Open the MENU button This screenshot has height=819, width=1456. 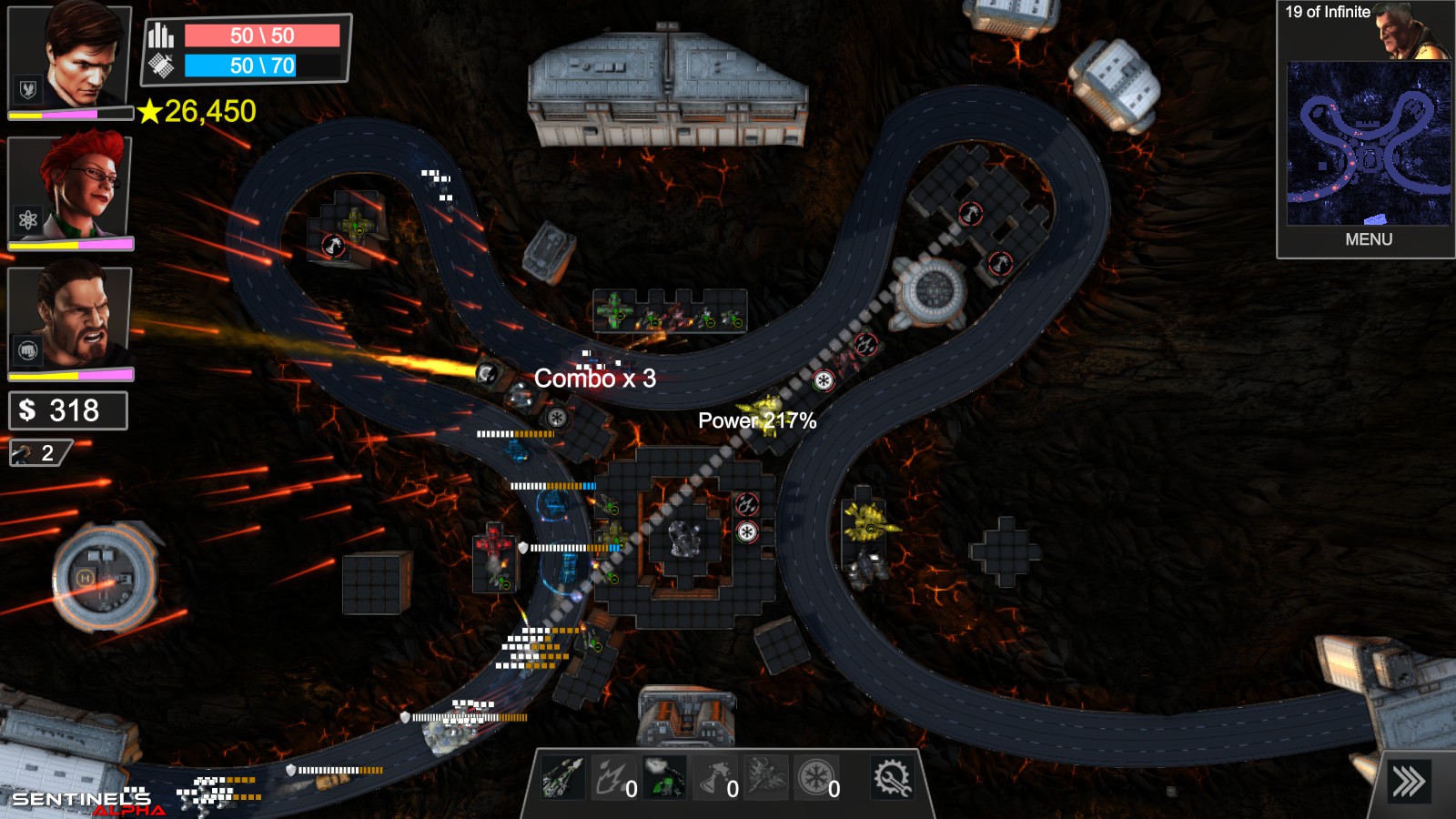[1368, 239]
